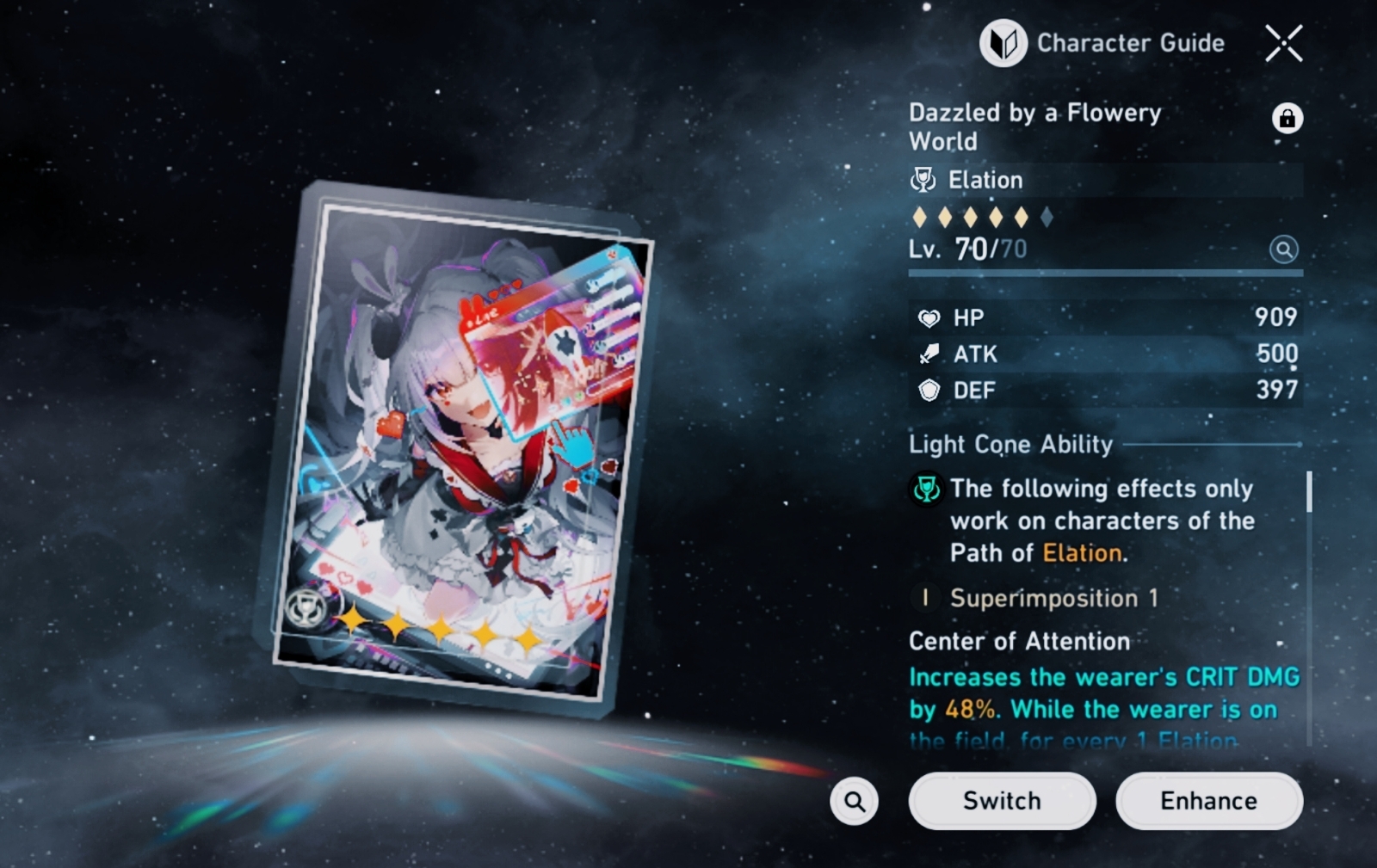This screenshot has width=1377, height=868.
Task: Click the ability description scrollbar
Action: (x=1309, y=493)
